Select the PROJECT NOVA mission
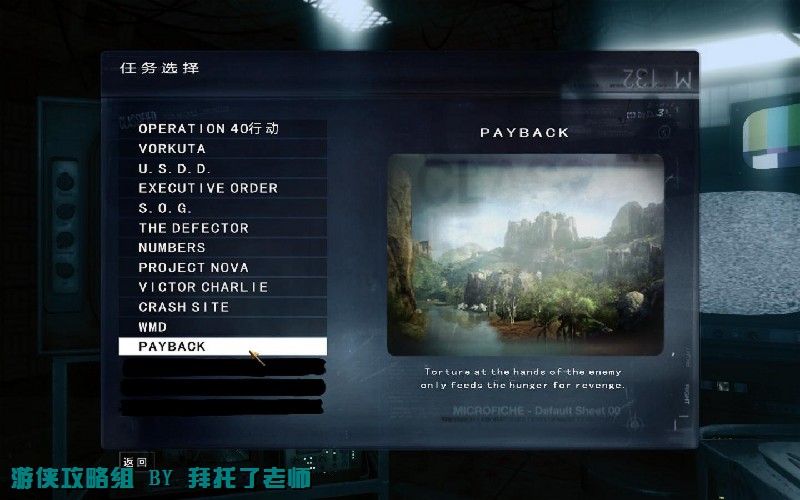The image size is (800, 500). (x=193, y=268)
